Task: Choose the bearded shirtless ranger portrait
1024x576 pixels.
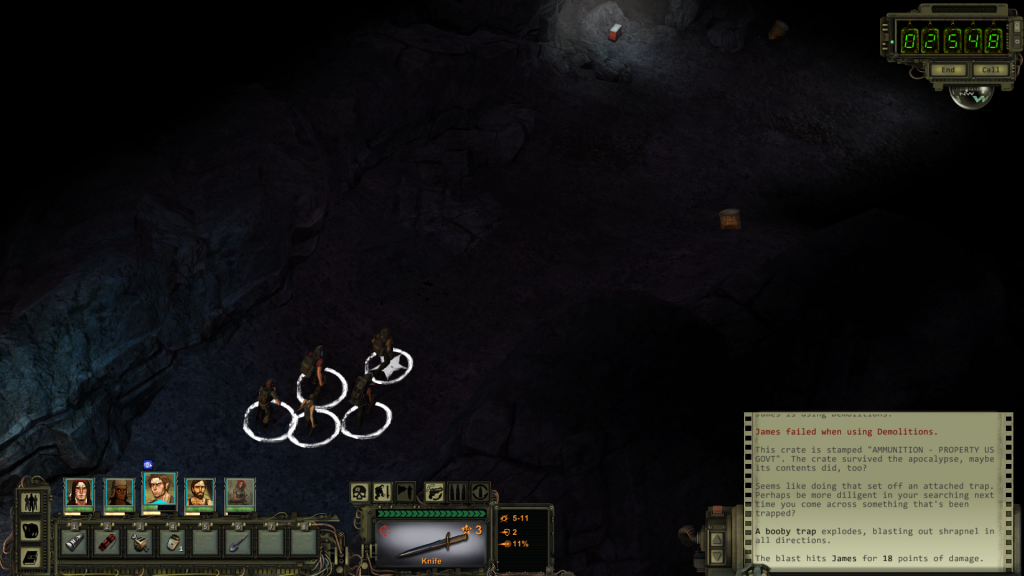Action: [x=199, y=493]
